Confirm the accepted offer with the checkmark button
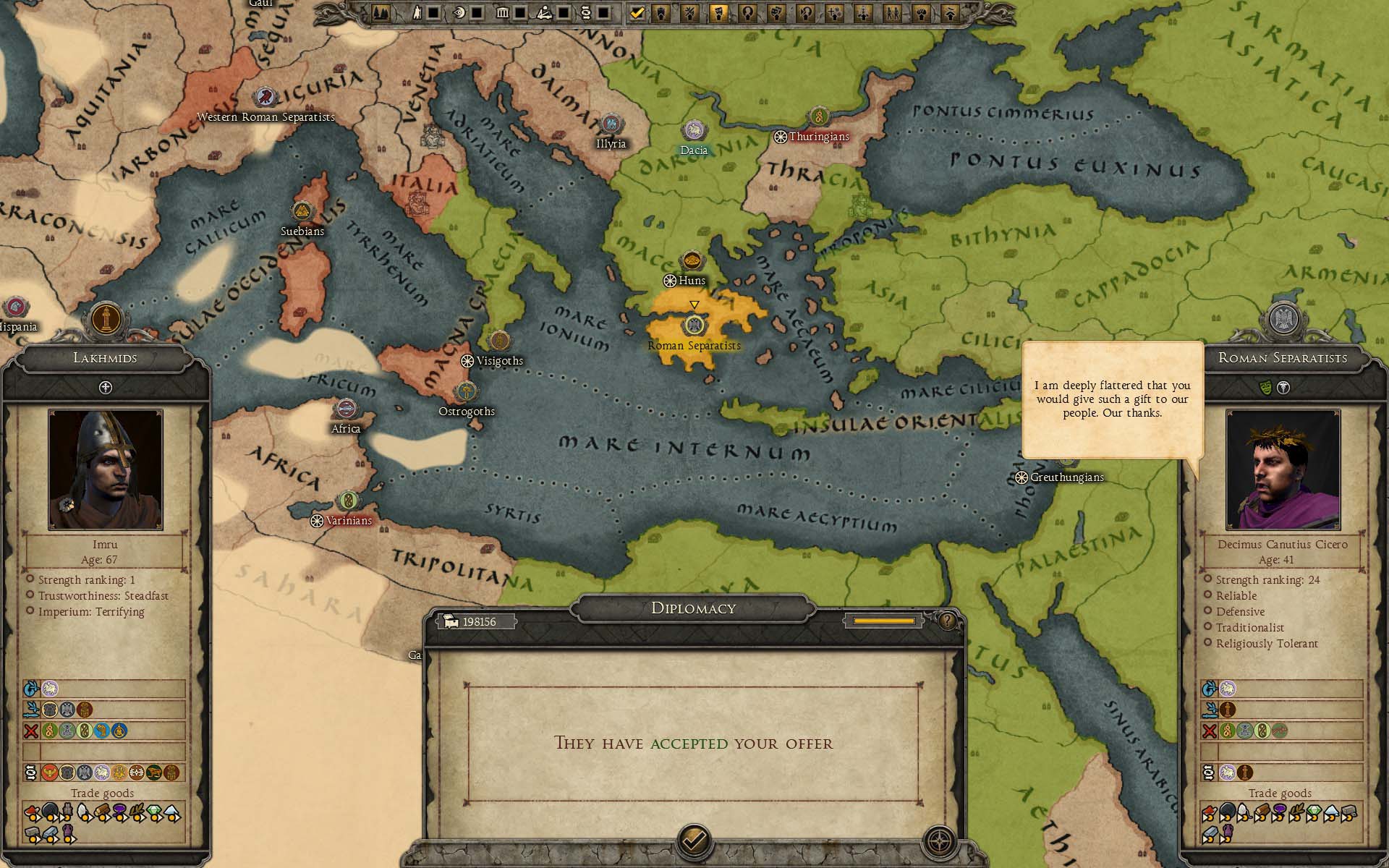 (x=694, y=841)
